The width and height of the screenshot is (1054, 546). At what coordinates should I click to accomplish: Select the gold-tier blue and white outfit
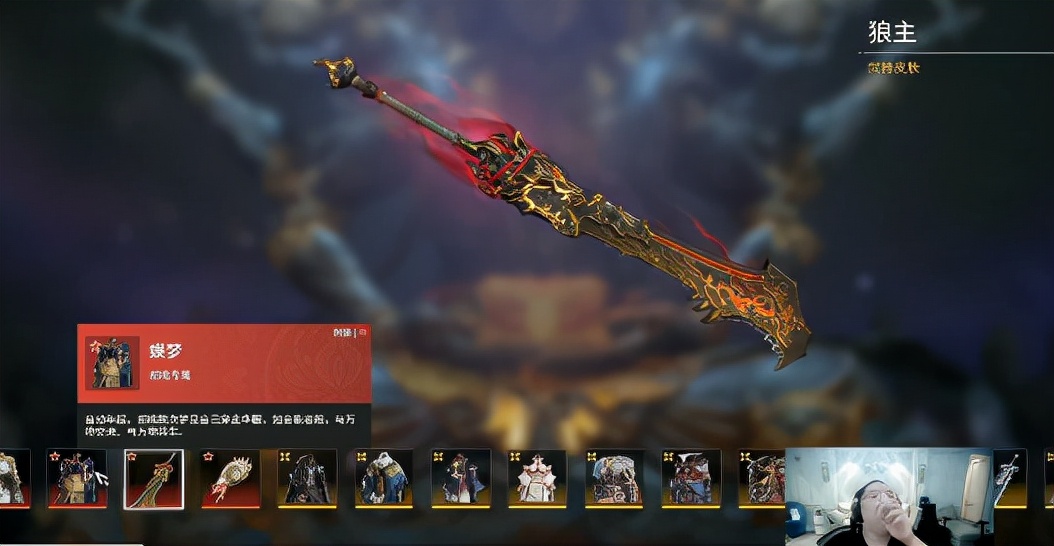[384, 478]
